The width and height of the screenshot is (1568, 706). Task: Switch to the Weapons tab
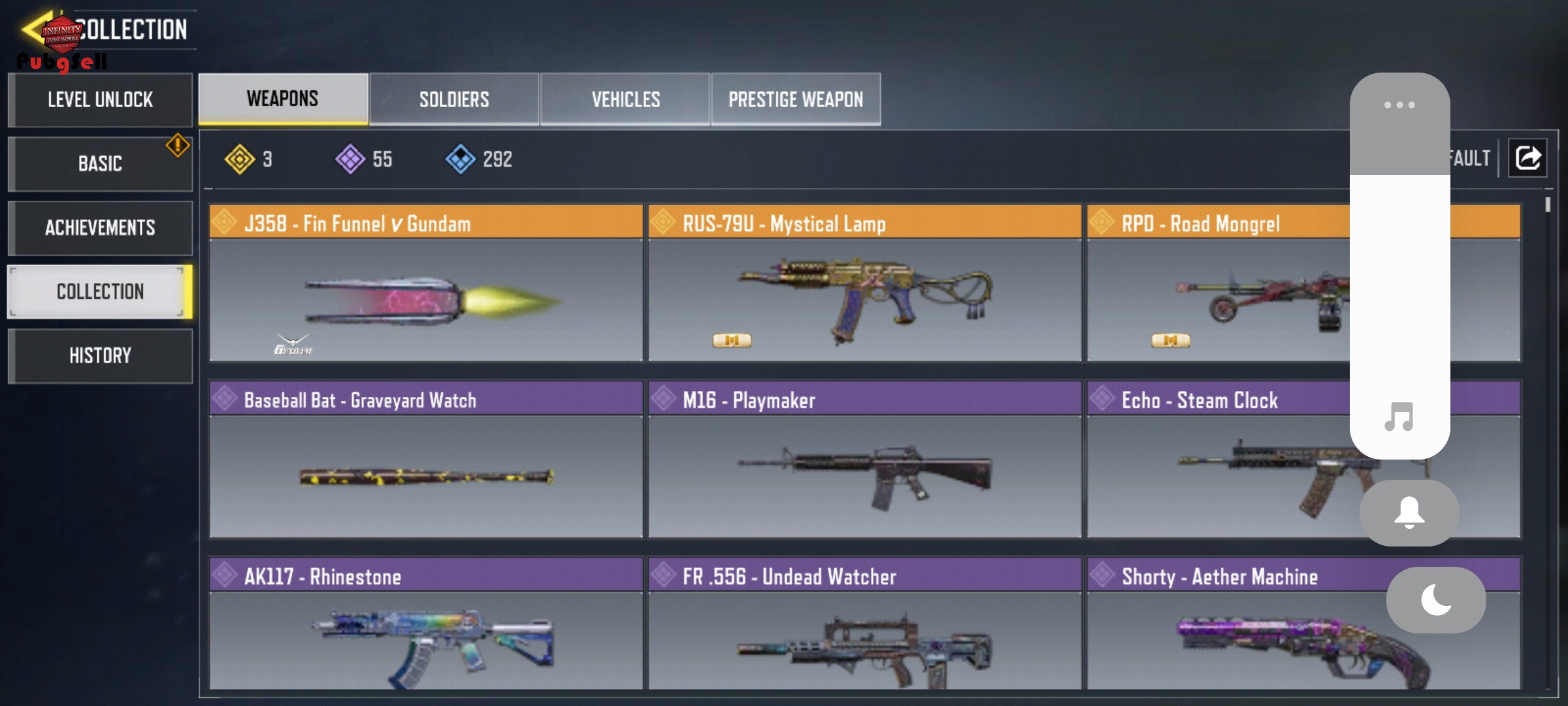click(x=283, y=99)
